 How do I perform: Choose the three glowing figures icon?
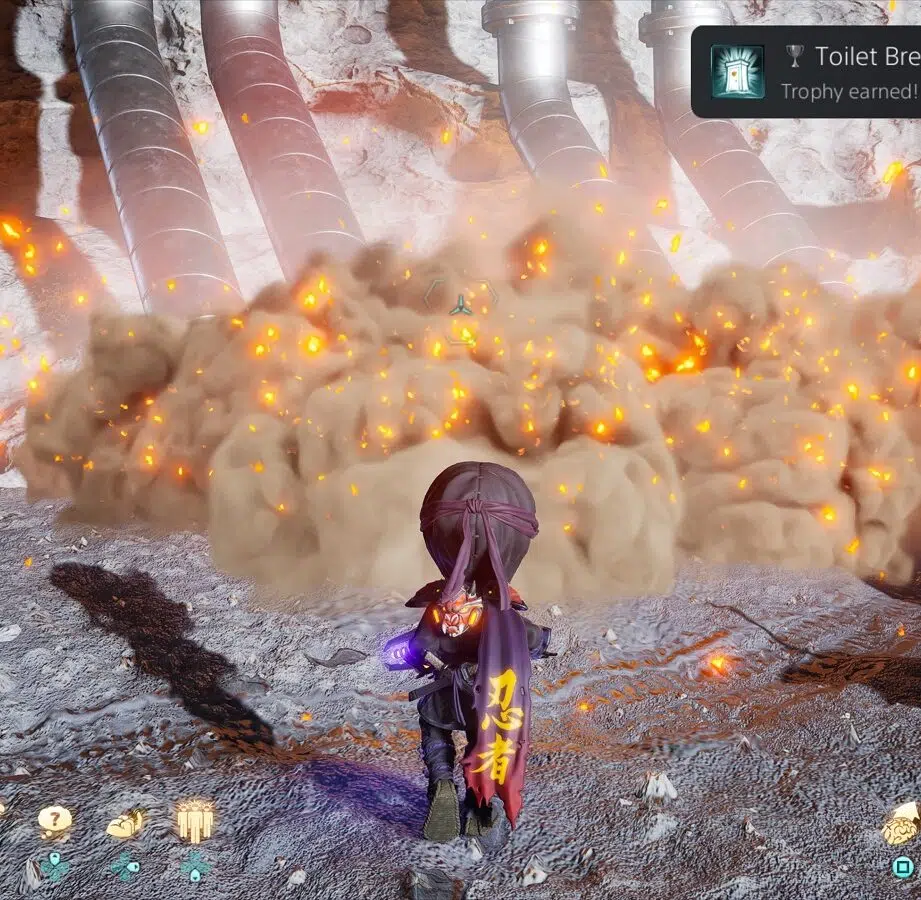[195, 820]
